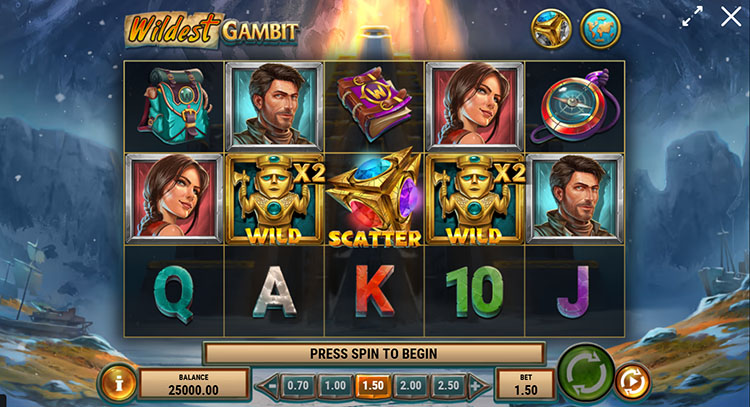Open the info paytable button
The image size is (750, 407).
coord(118,383)
